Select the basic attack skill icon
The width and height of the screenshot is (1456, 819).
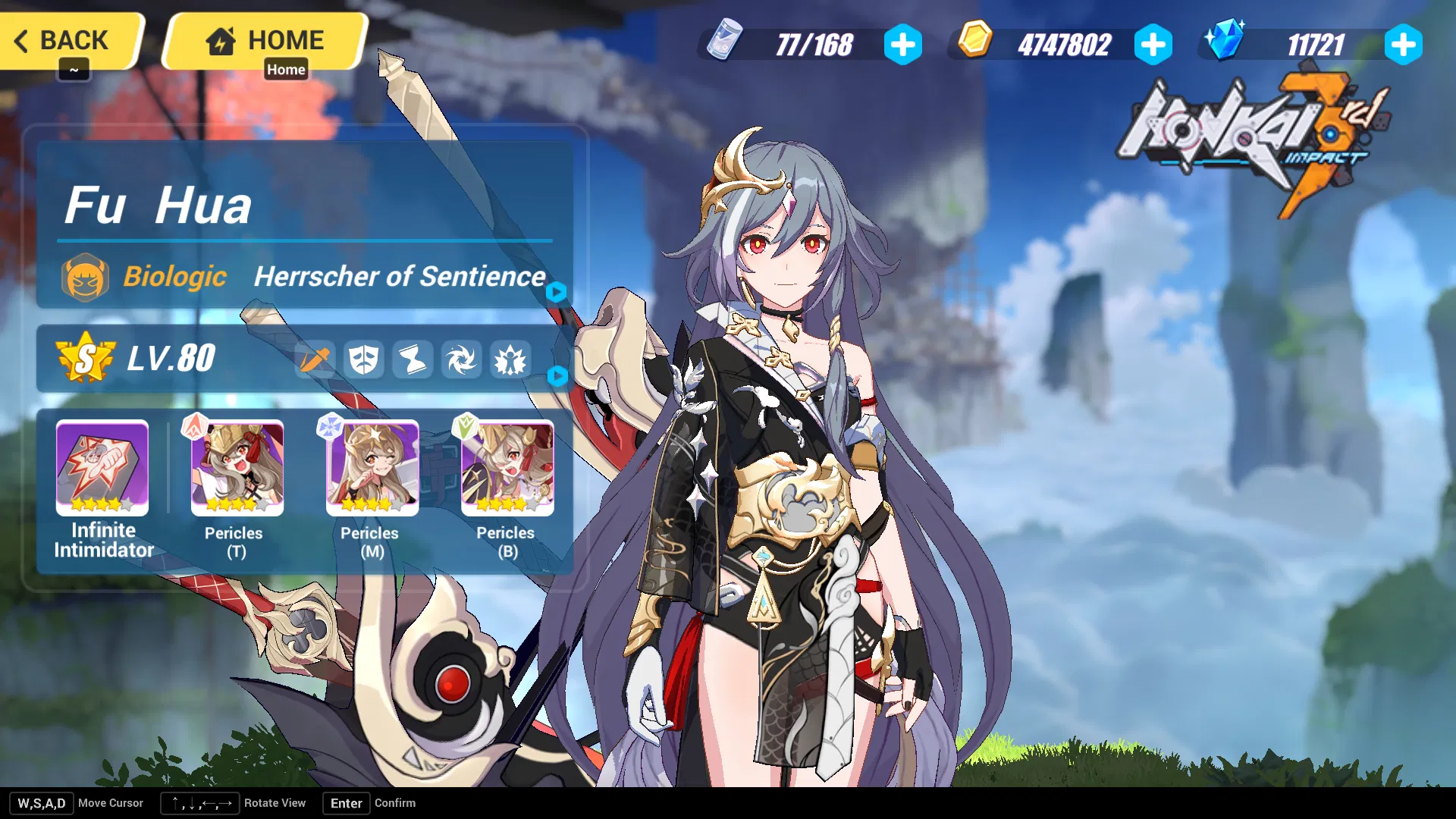(315, 360)
